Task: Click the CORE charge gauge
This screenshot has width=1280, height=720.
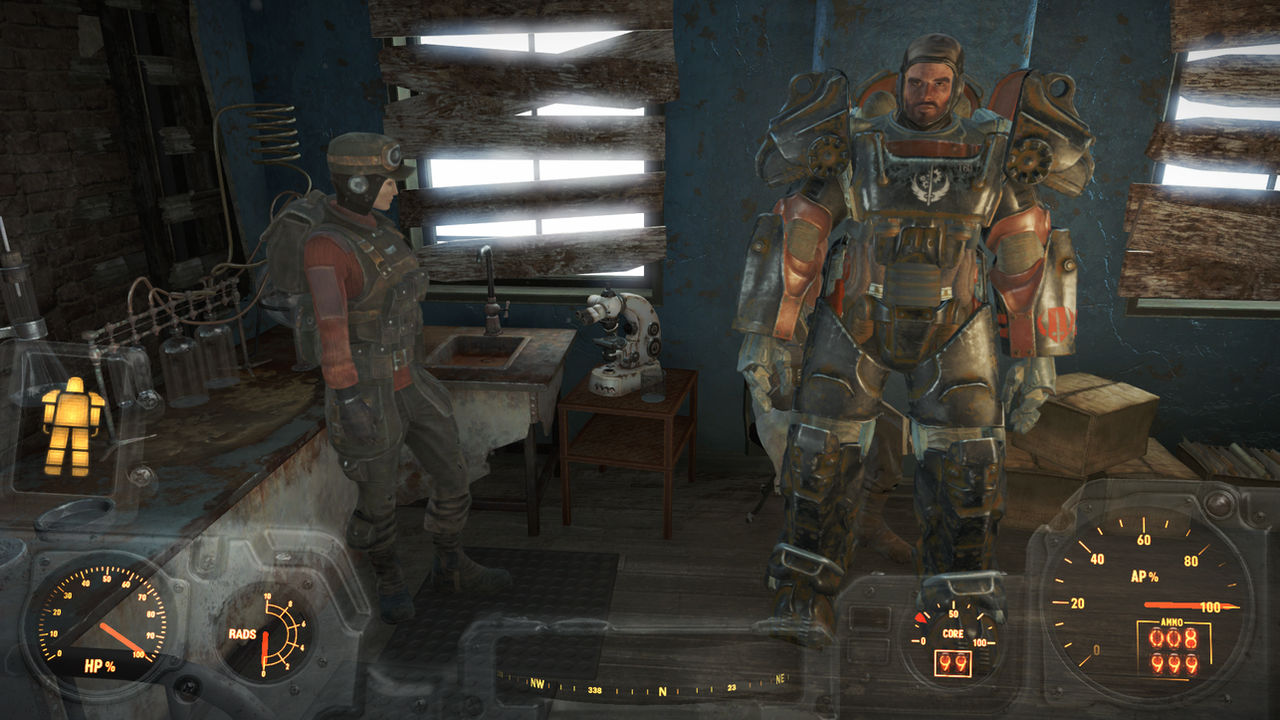Action: point(953,632)
